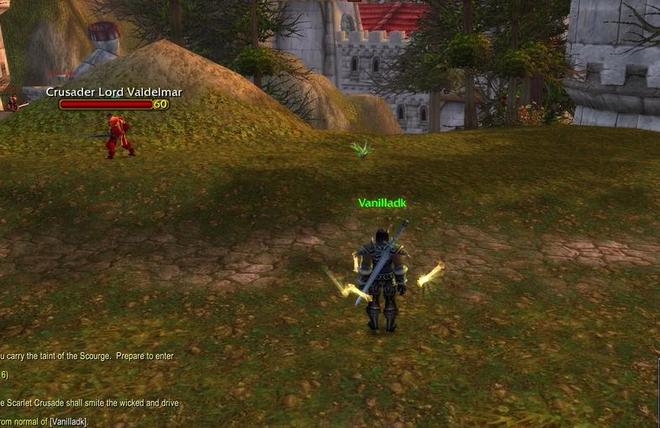Select the Scarlet Crusade yell chat line
660x428 pixels.
tap(90, 403)
